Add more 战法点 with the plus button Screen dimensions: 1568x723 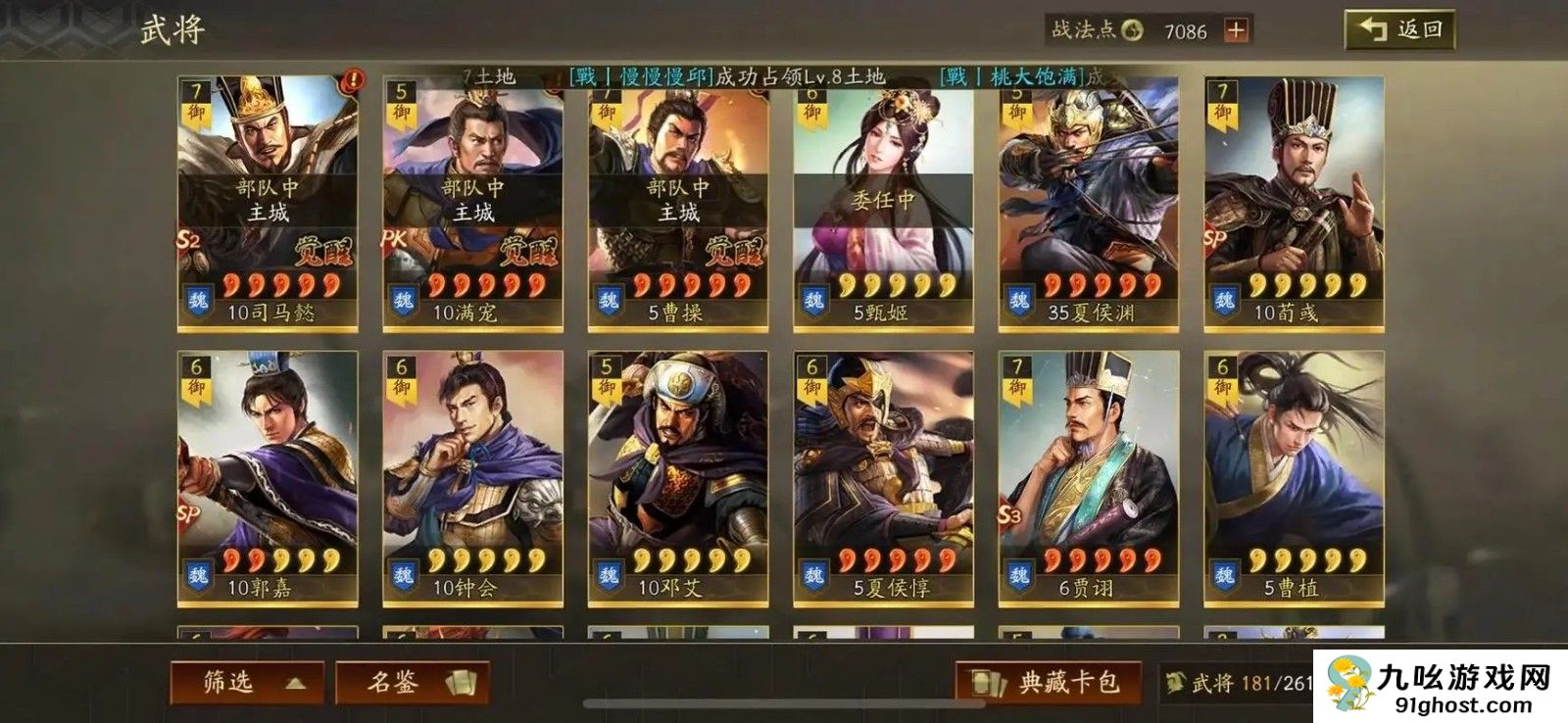[x=1237, y=30]
